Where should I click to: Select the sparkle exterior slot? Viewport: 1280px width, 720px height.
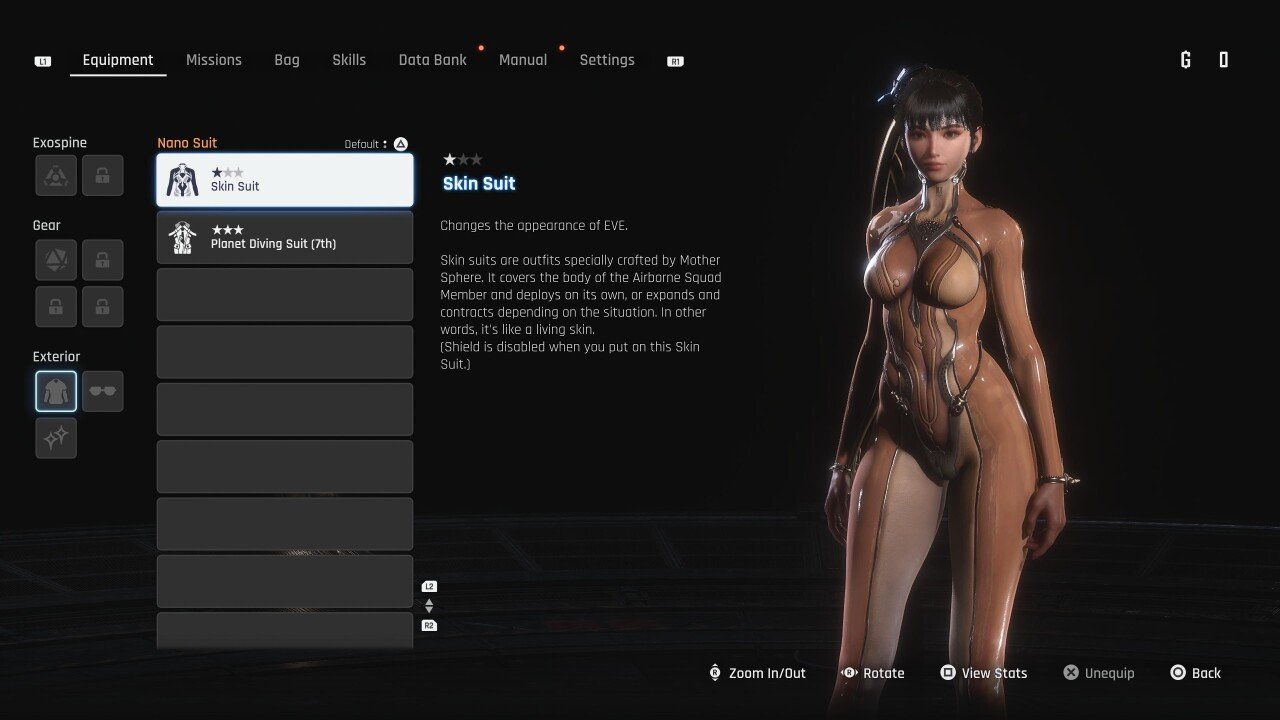[56, 438]
